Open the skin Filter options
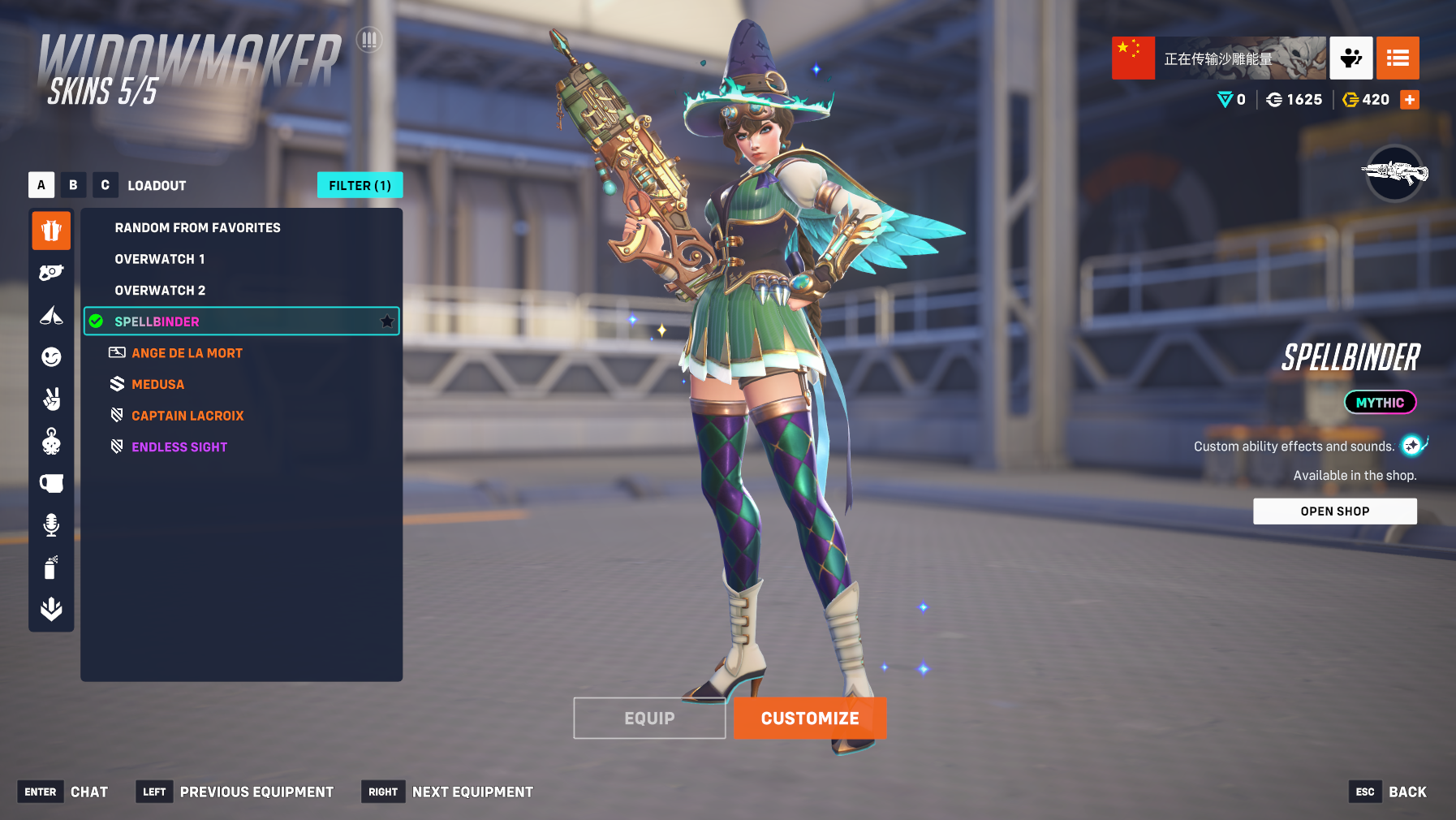The width and height of the screenshot is (1456, 820). (x=360, y=186)
